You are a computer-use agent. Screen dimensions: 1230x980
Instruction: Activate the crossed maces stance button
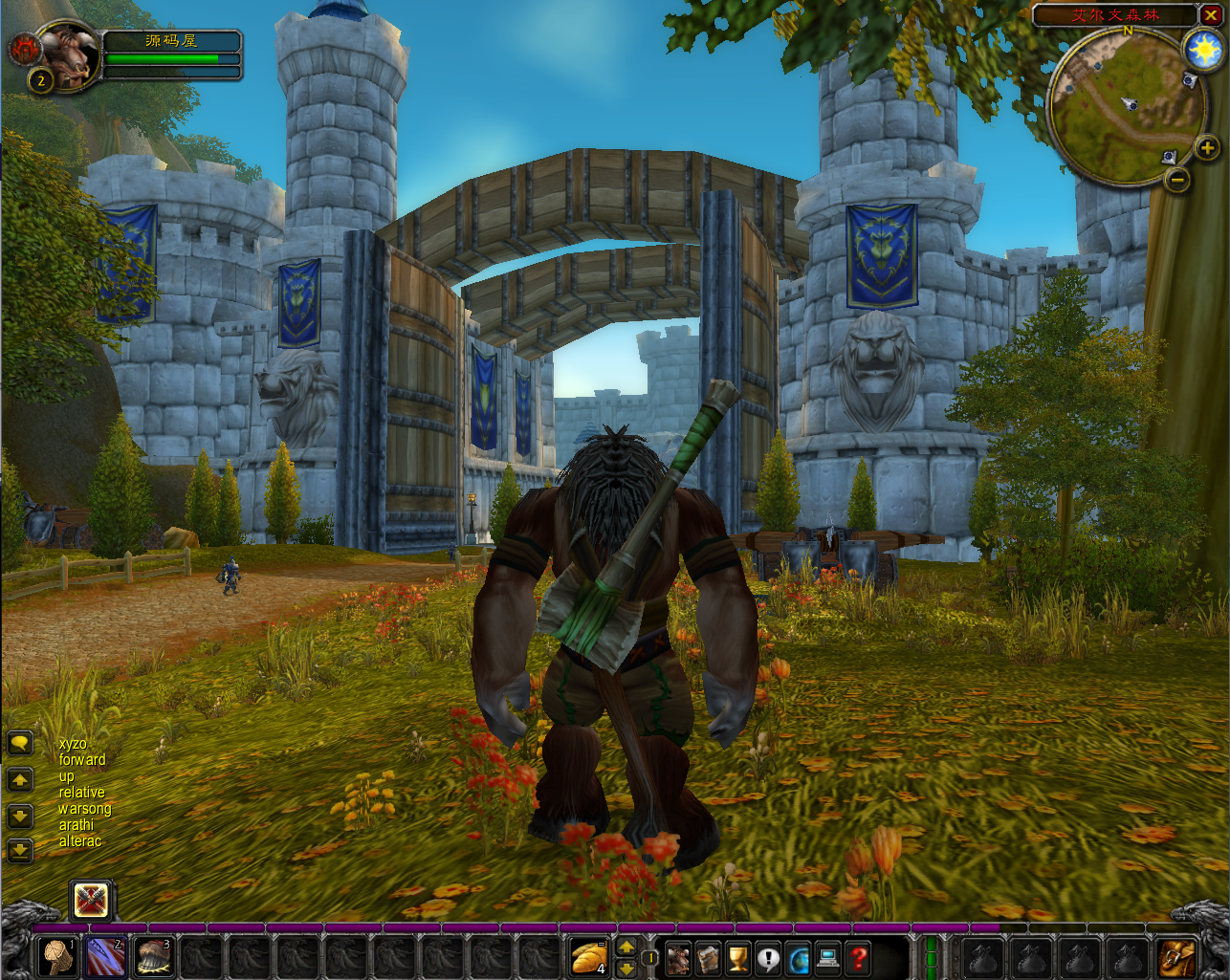tap(92, 900)
